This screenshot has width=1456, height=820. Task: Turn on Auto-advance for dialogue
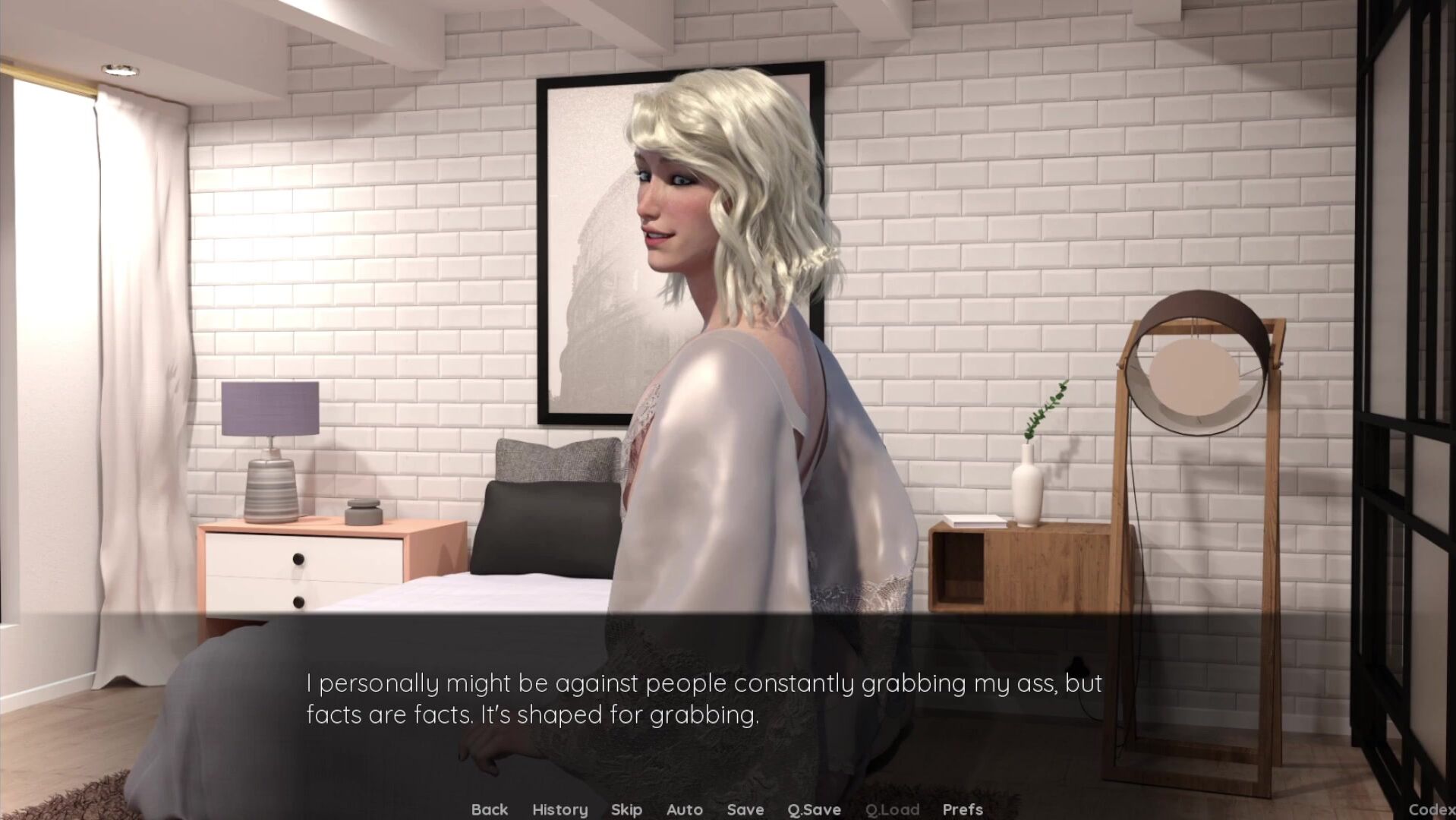tap(684, 809)
